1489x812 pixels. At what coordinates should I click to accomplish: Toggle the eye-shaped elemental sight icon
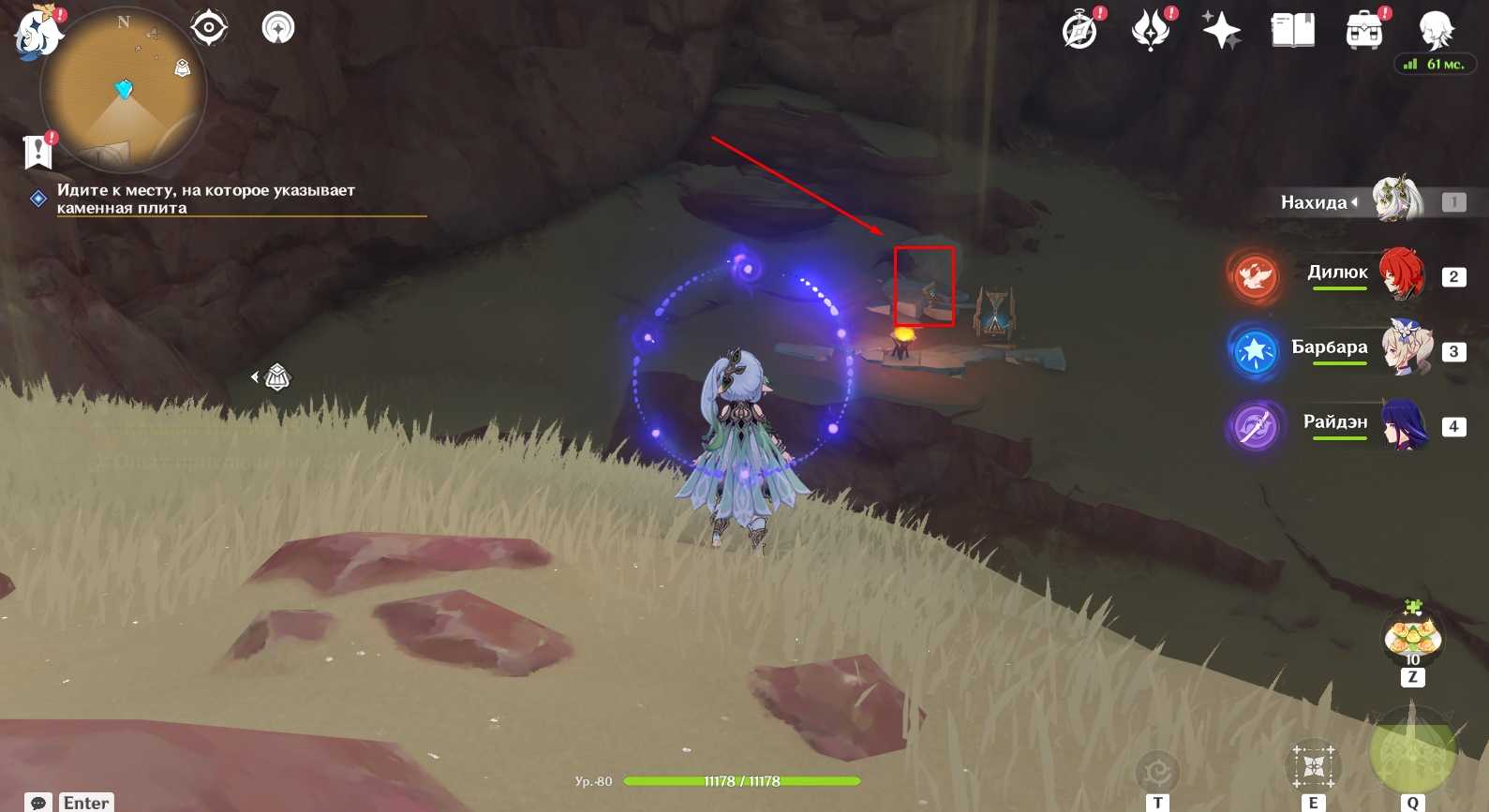[208, 27]
